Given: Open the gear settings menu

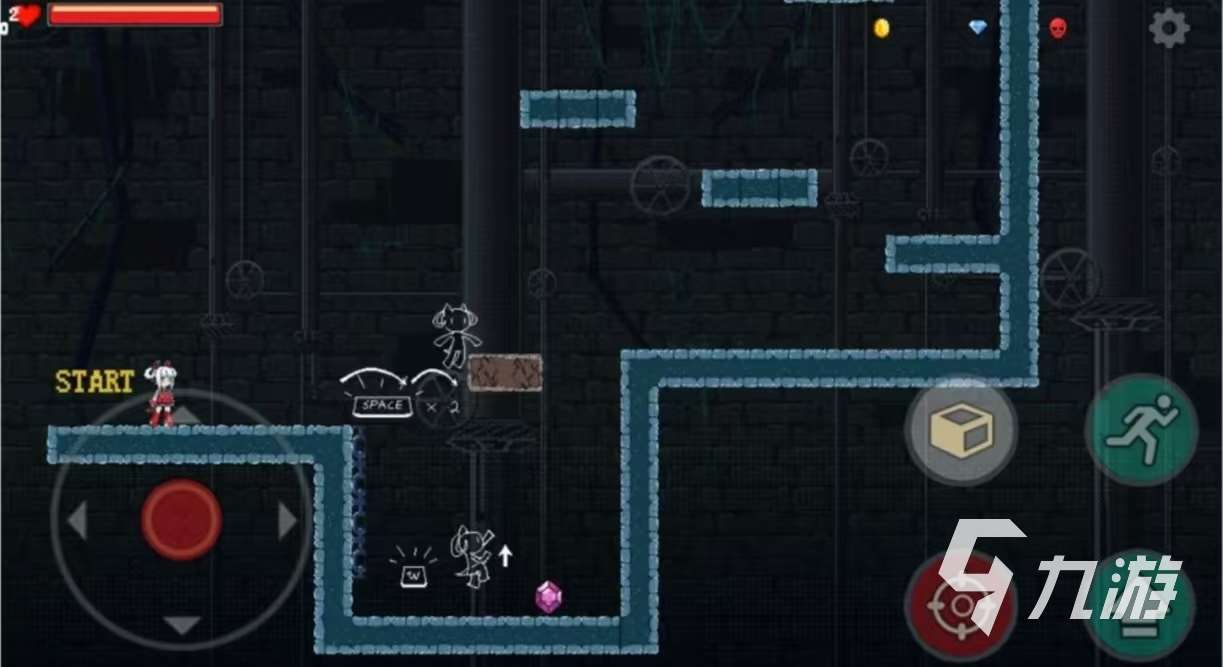Looking at the screenshot, I should pyautogui.click(x=1168, y=28).
